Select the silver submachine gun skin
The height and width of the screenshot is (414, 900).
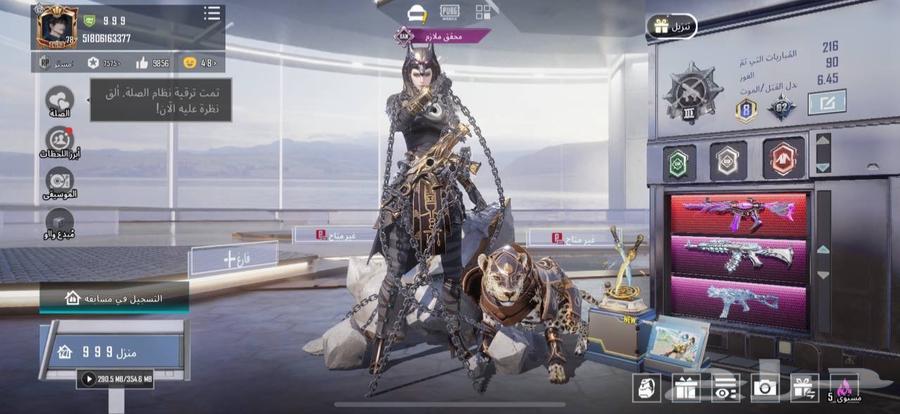coord(739,302)
